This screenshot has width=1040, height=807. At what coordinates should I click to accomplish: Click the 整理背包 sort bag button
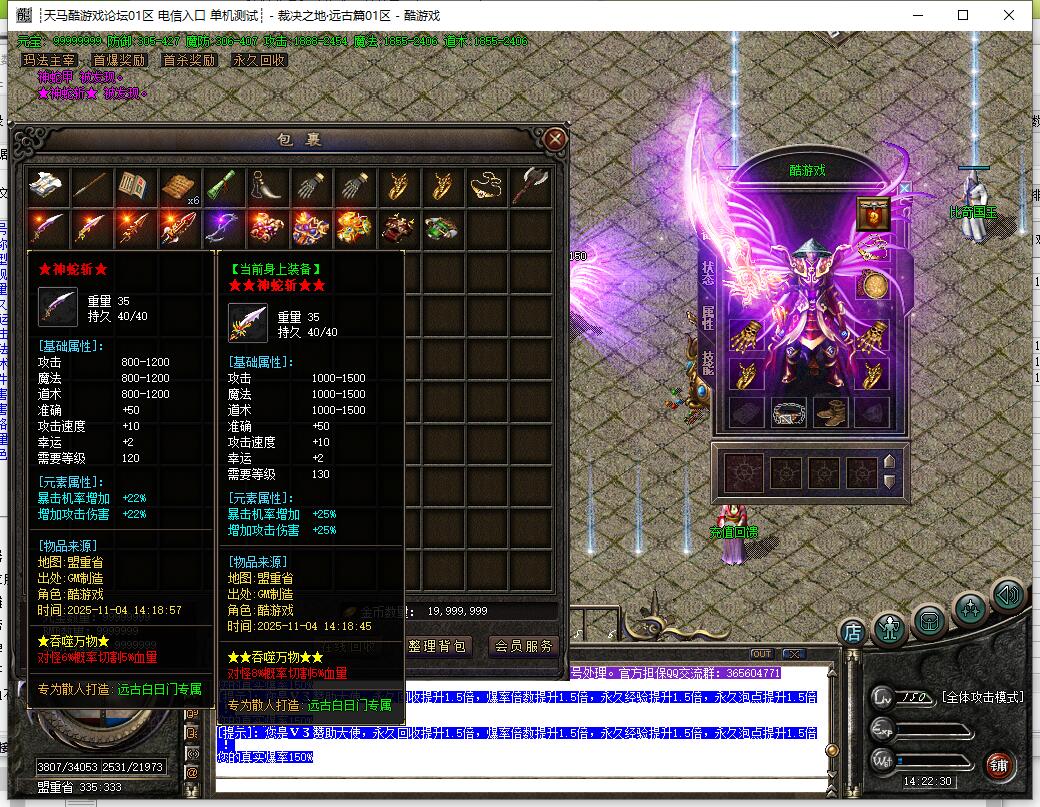[437, 646]
